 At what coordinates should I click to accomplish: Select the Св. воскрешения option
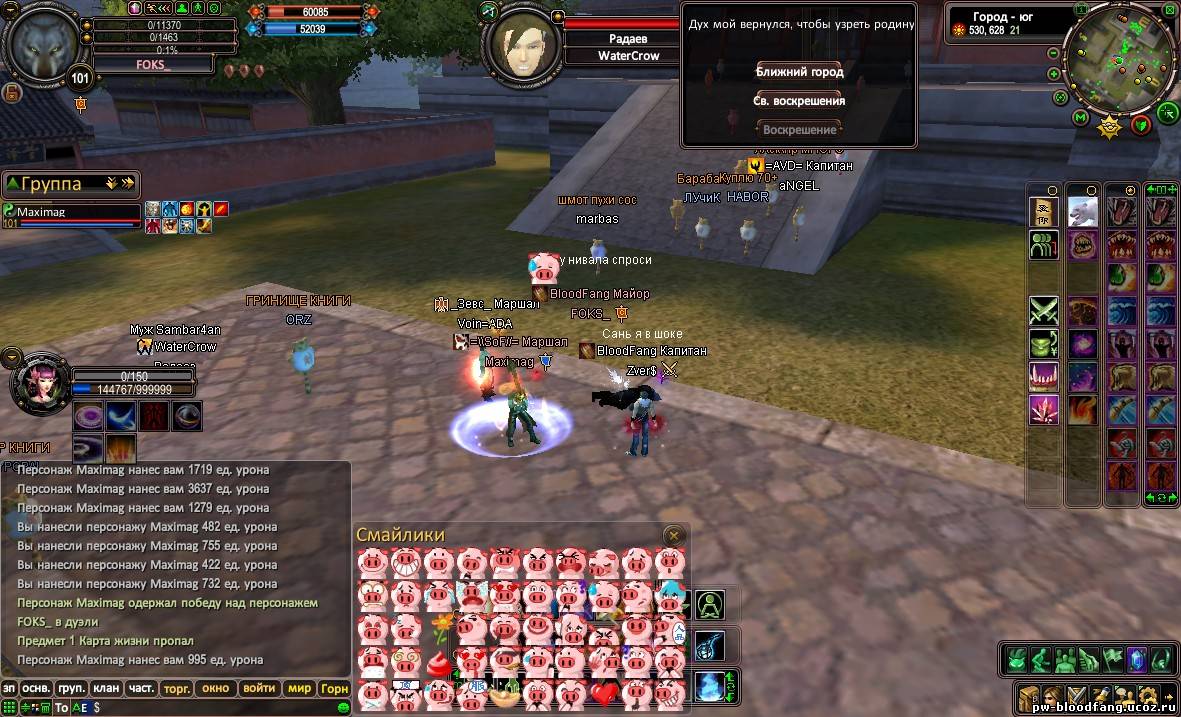tap(799, 101)
